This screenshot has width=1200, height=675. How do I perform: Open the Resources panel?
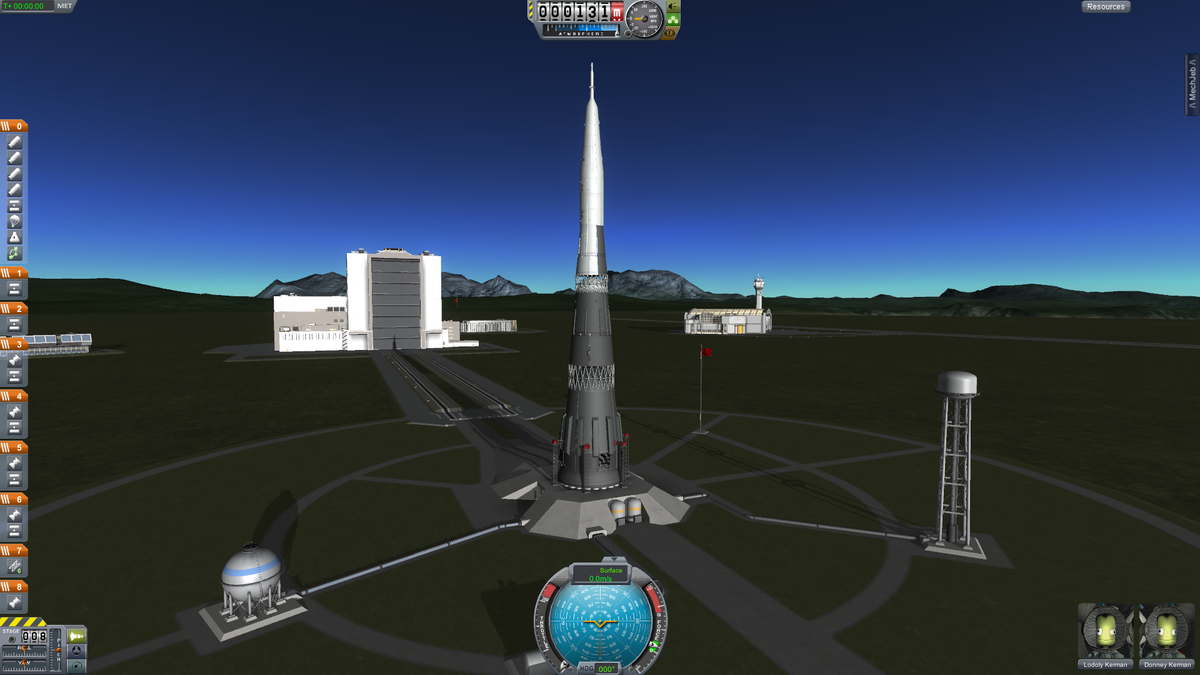point(1105,7)
